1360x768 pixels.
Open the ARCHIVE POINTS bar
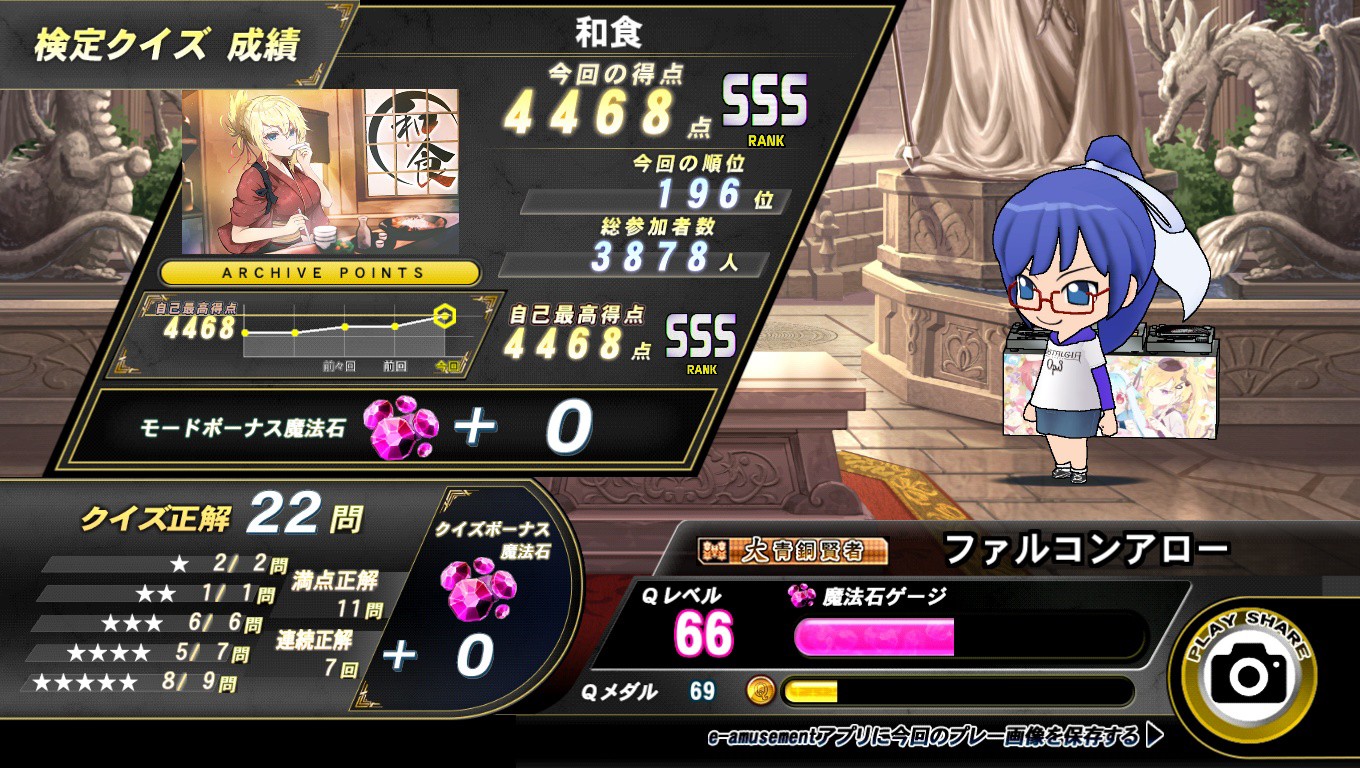click(x=322, y=272)
